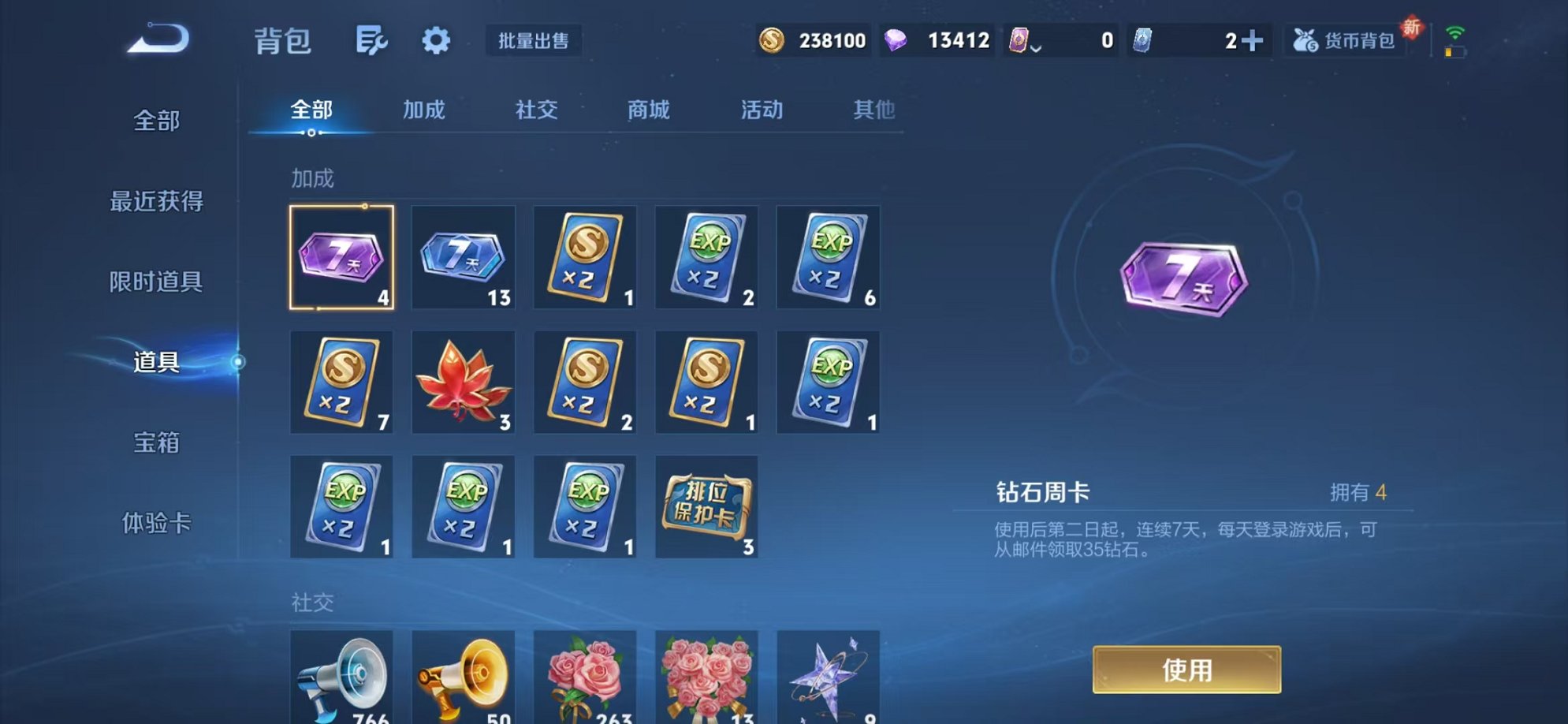The image size is (1568, 724).
Task: Click the item sorting/edit icon beside 背包 title
Action: tap(372, 41)
